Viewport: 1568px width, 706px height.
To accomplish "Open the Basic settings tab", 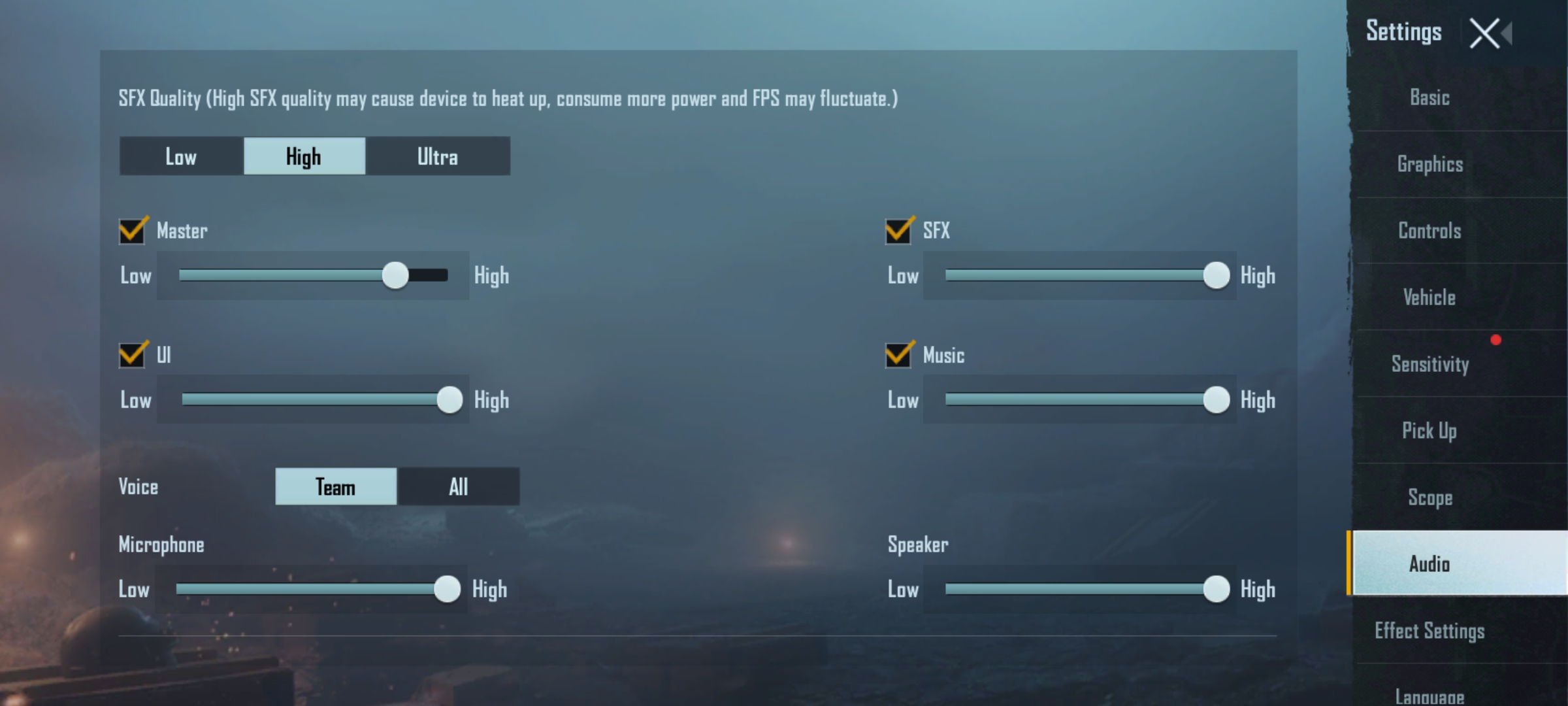I will tap(1429, 97).
